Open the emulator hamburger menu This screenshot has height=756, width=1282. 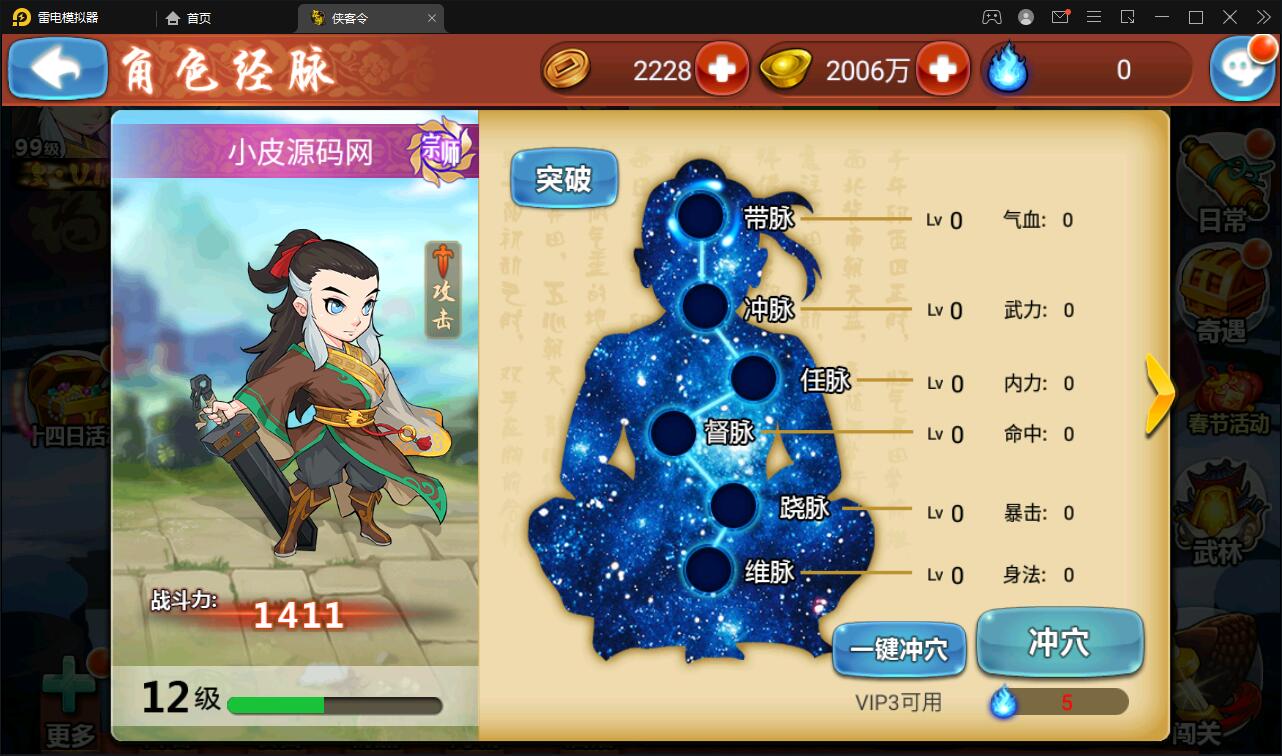click(1094, 16)
